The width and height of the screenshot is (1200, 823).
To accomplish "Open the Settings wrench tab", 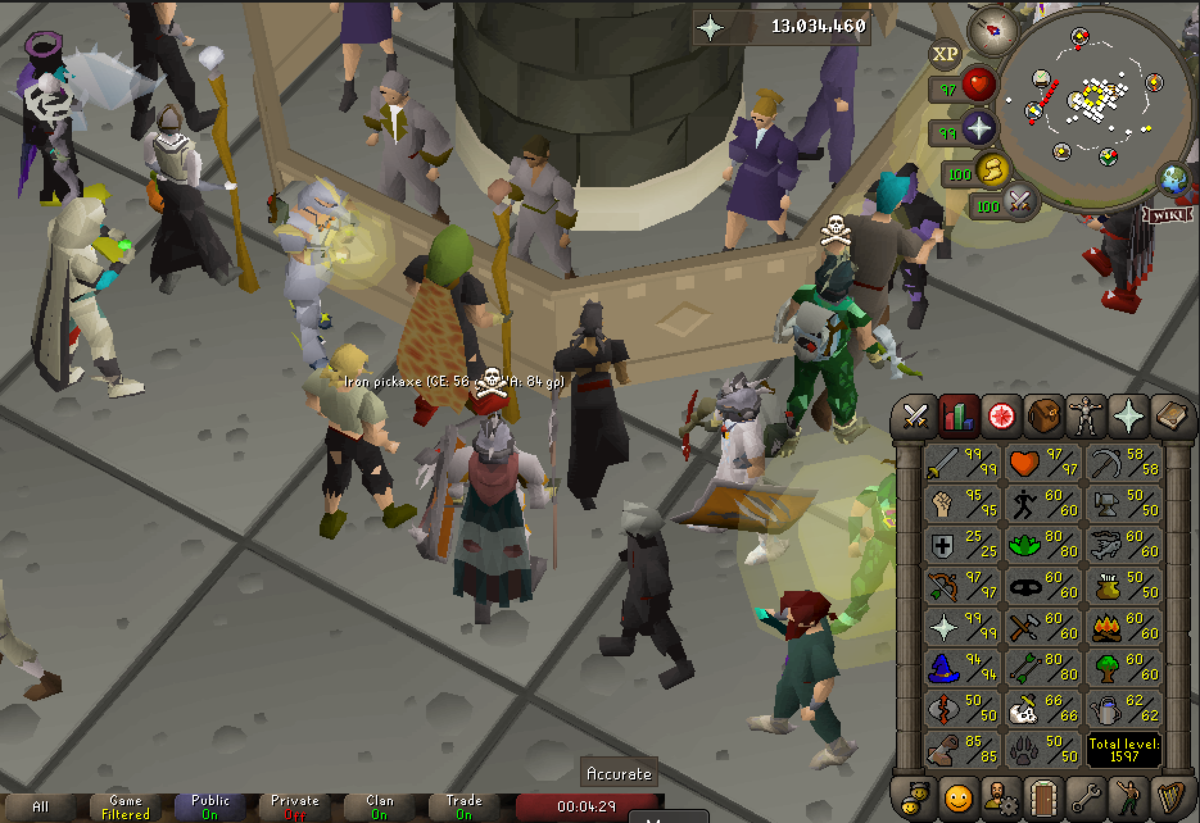I will [1086, 798].
